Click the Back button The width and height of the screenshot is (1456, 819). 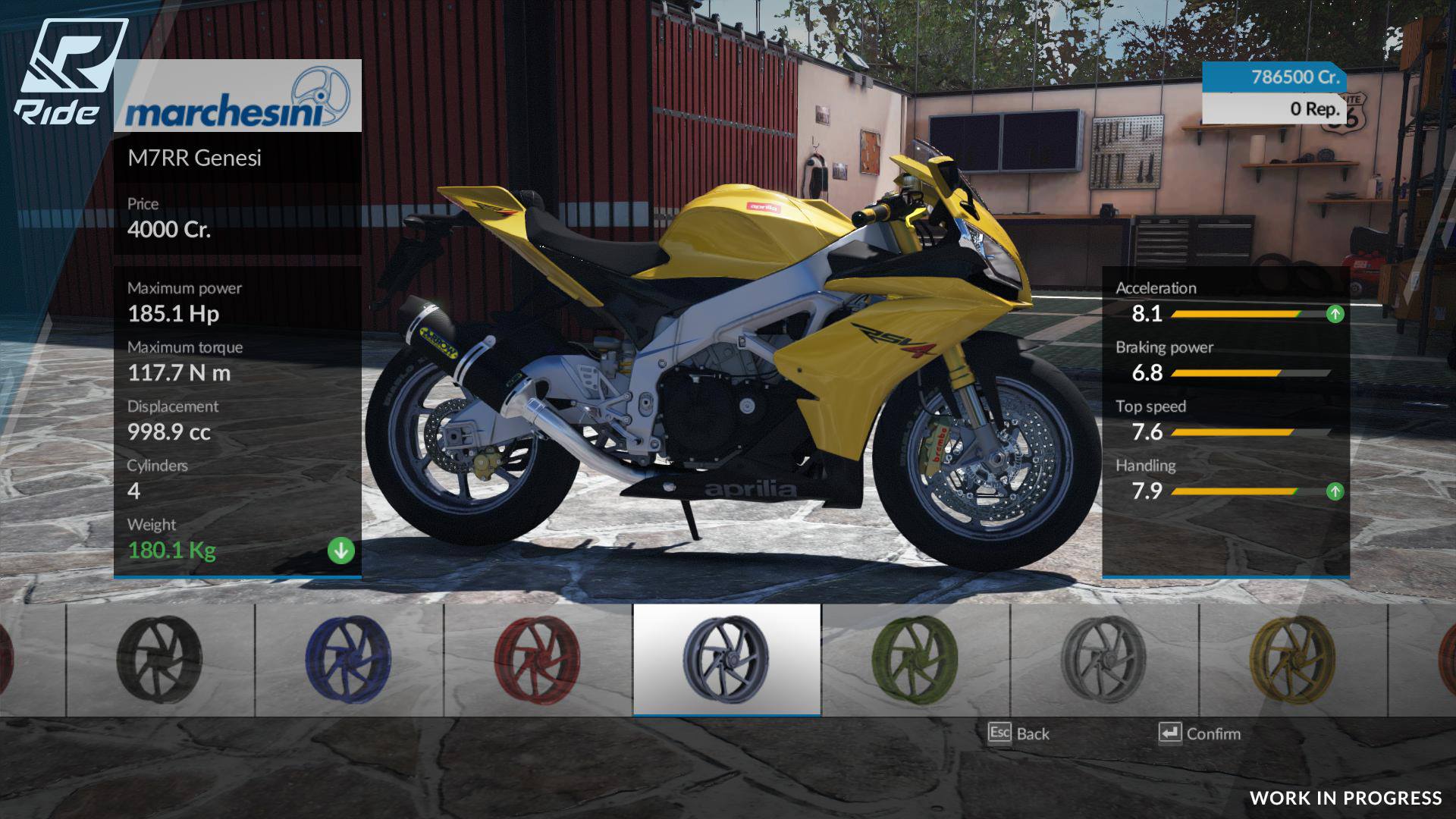(1019, 733)
